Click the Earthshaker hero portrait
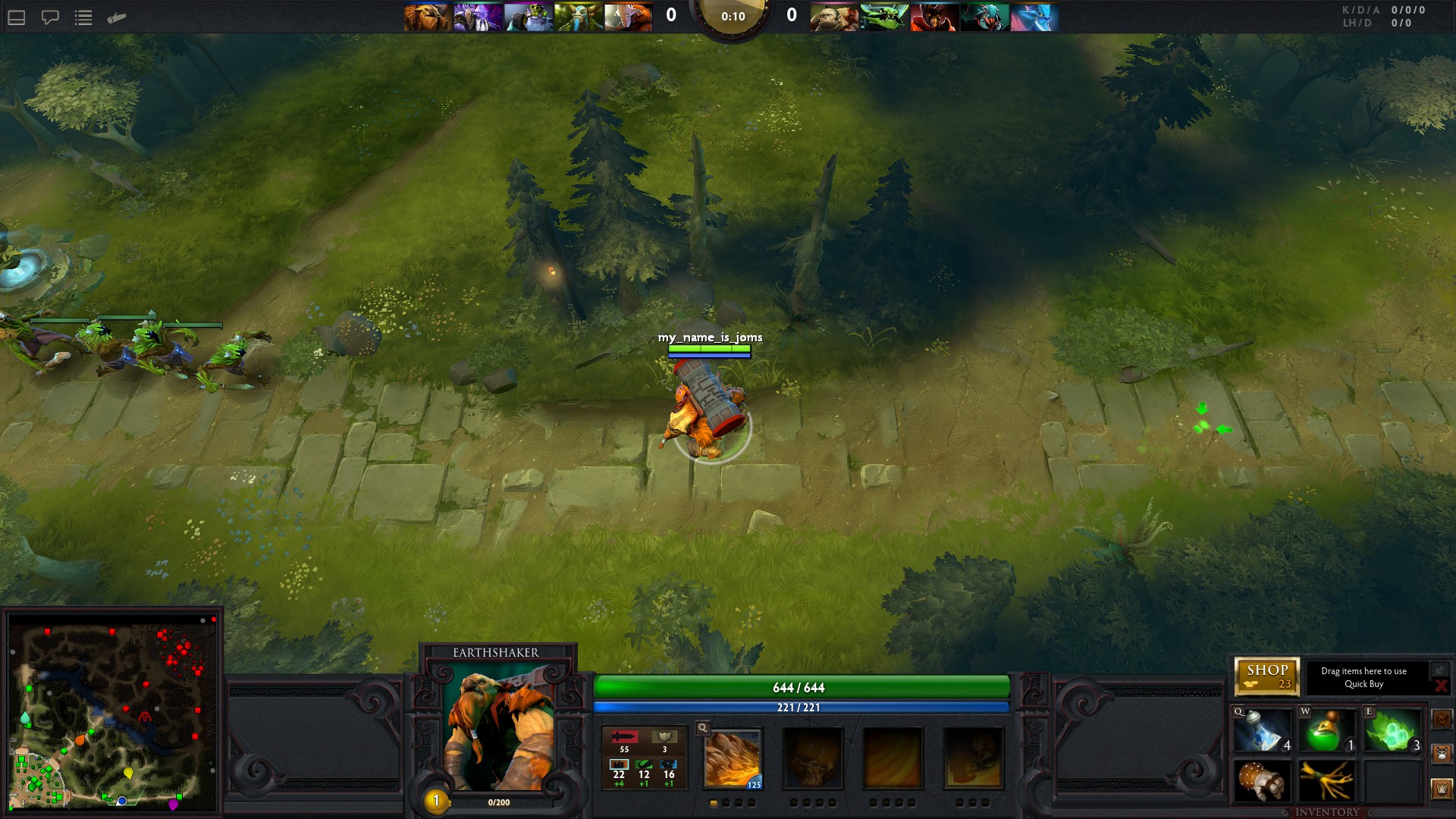 [x=498, y=730]
